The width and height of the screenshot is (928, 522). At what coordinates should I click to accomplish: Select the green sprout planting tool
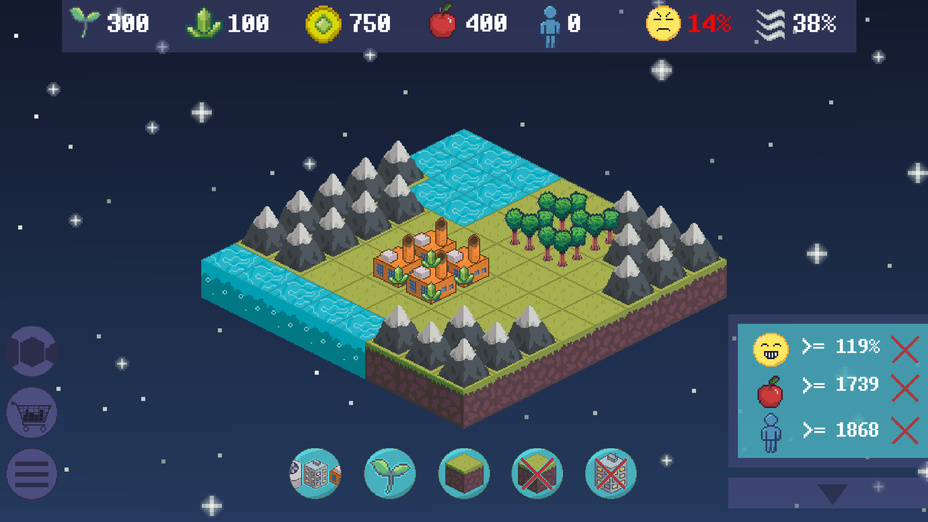(389, 473)
